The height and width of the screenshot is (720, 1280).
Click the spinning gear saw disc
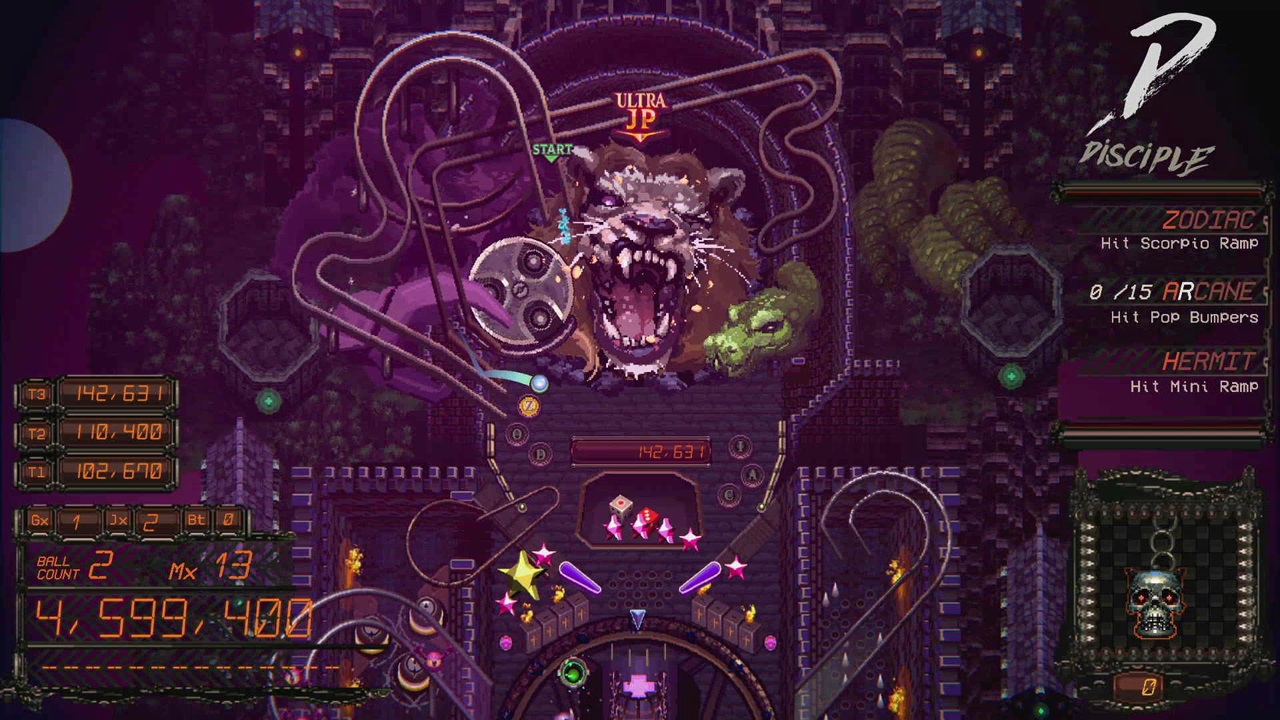click(x=520, y=290)
